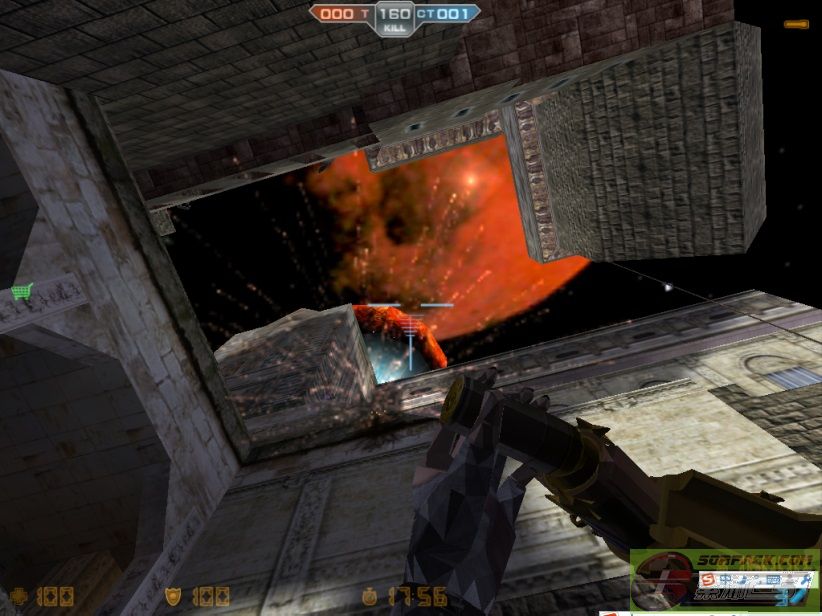The image size is (822, 616).
Task: Open the soft keyboard from the input toolbar
Action: [x=773, y=580]
